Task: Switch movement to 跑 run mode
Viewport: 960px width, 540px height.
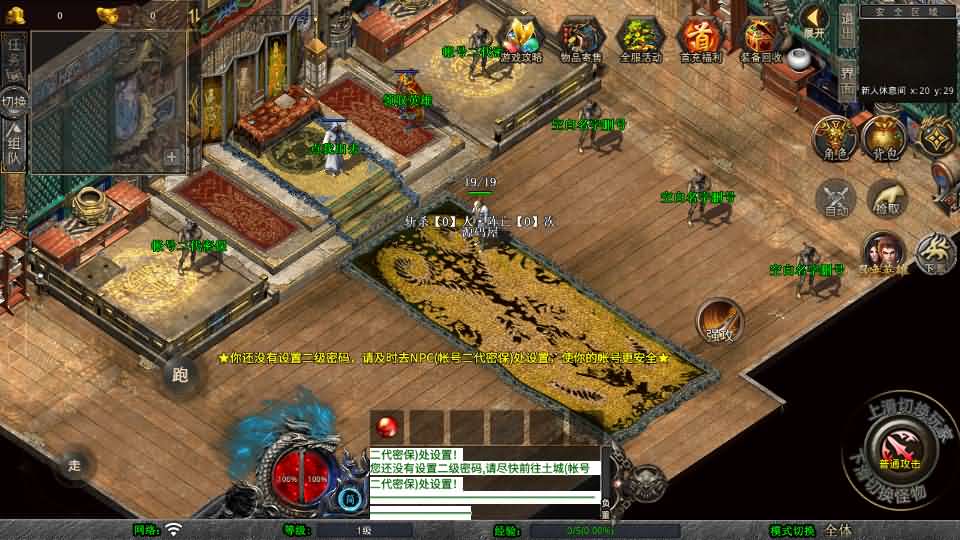Action: pos(181,375)
